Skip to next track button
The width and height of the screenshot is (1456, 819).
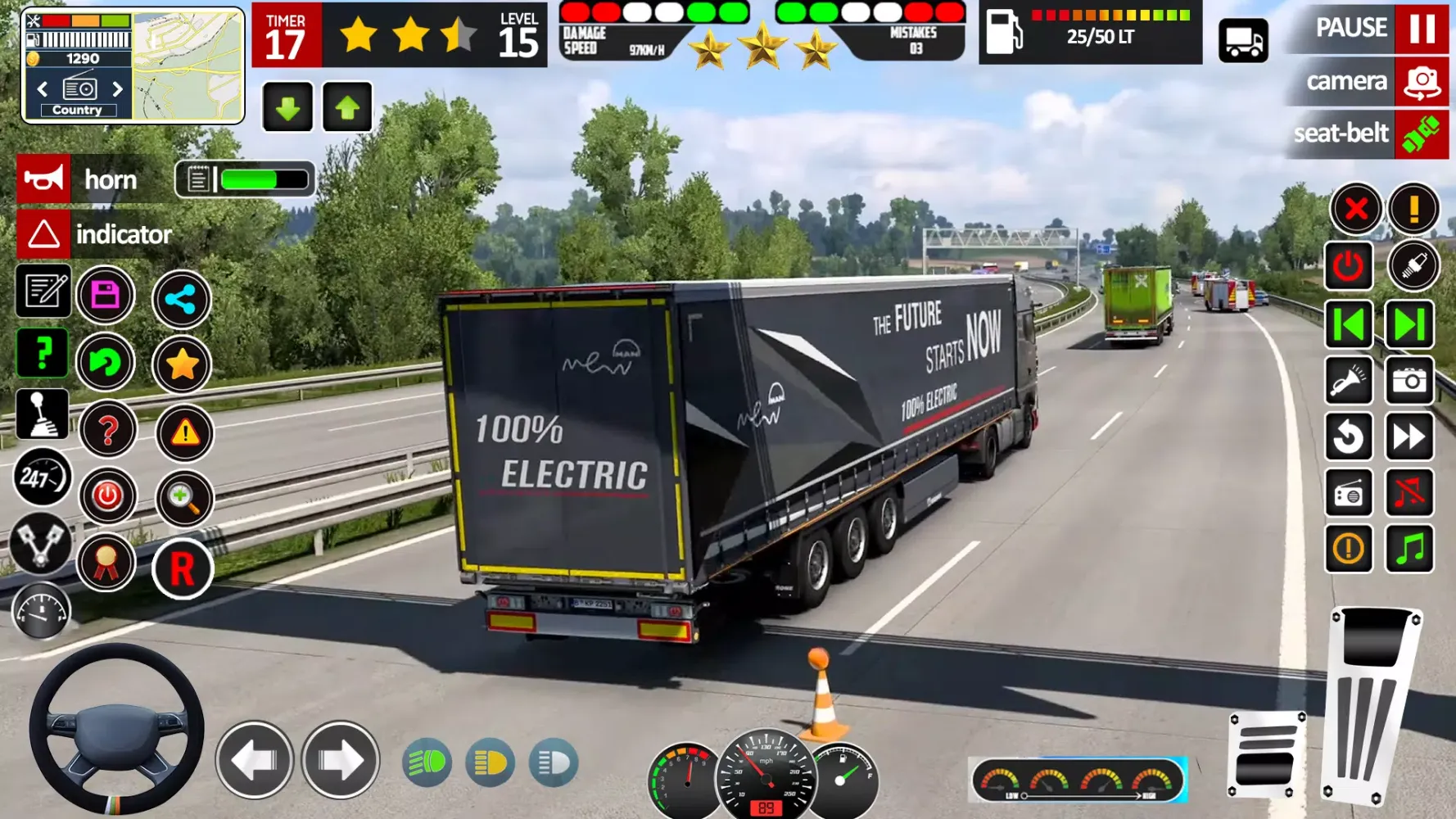pos(1409,325)
